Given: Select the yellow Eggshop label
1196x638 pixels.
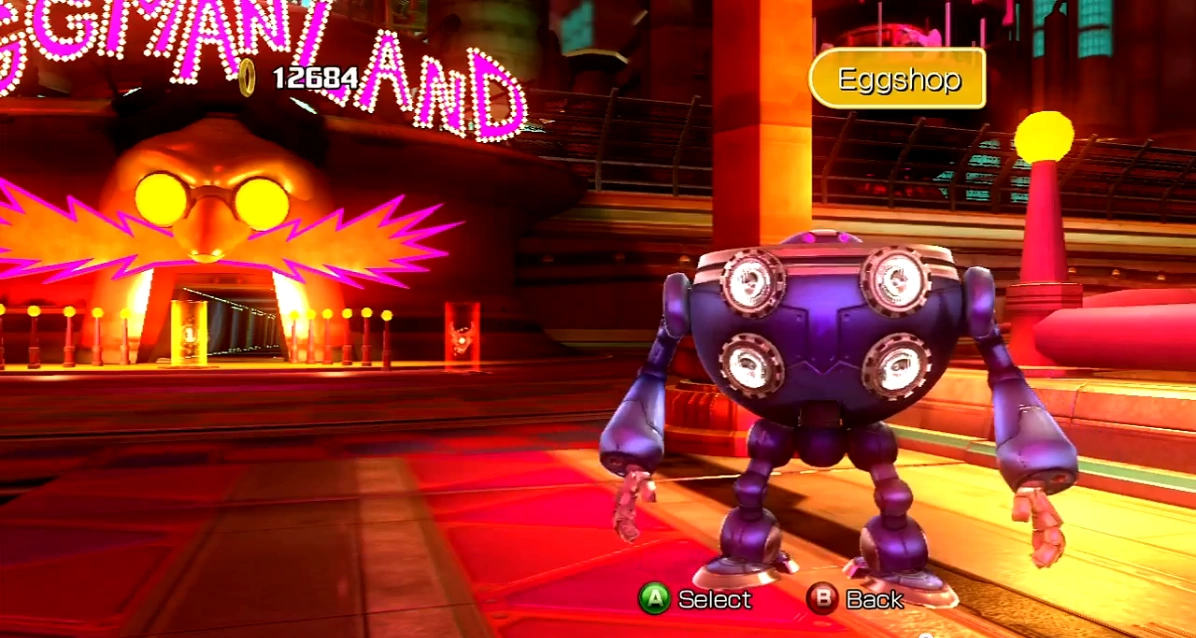Looking at the screenshot, I should click(x=897, y=79).
